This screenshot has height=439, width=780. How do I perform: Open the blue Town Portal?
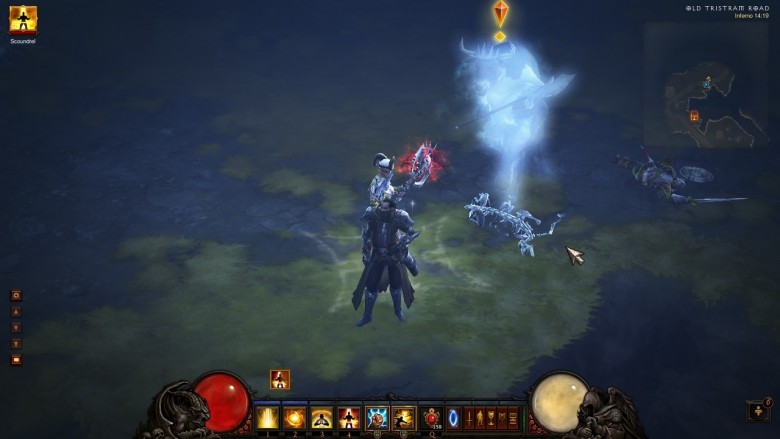coord(453,417)
